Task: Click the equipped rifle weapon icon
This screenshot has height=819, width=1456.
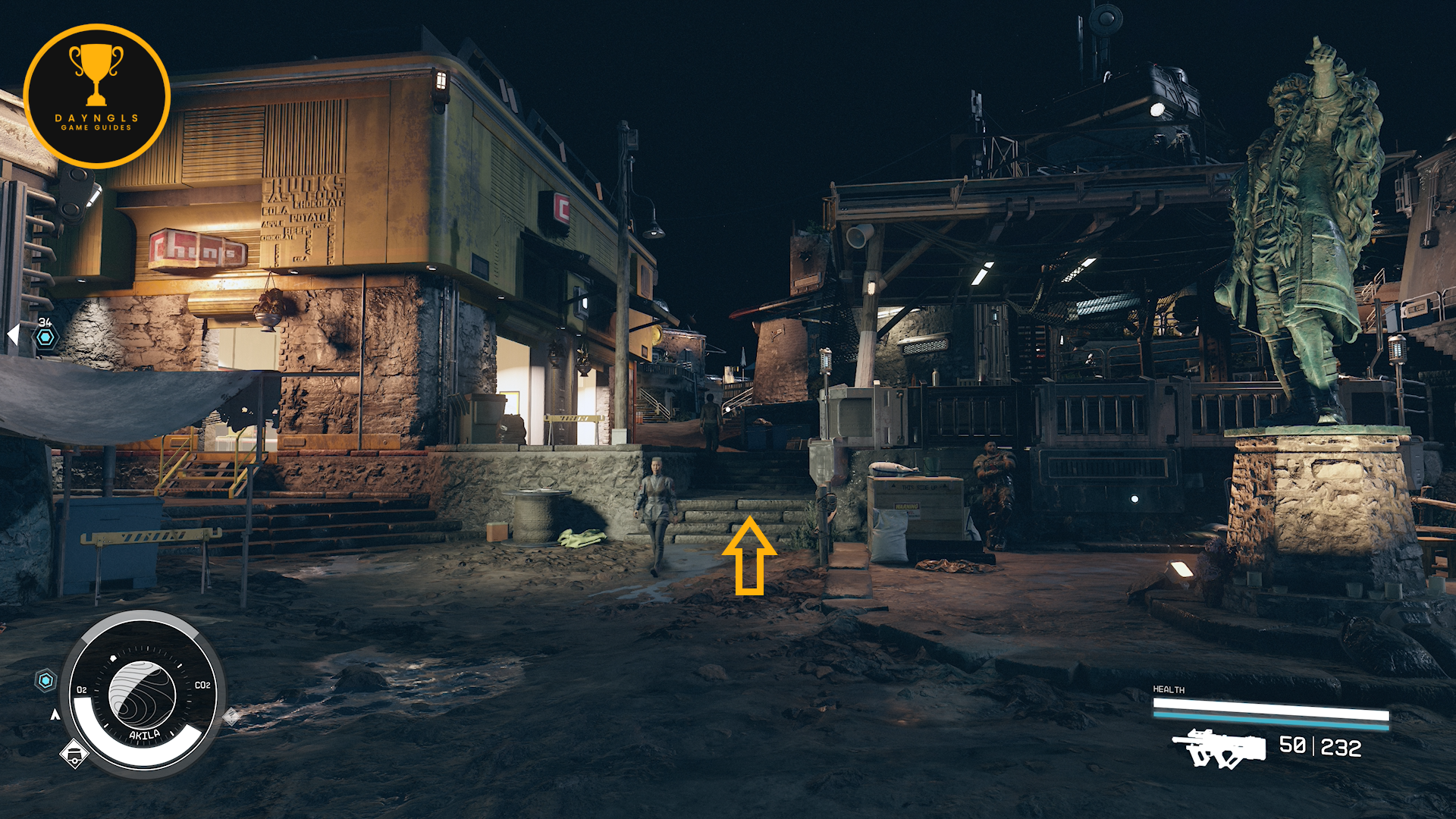Action: [1219, 748]
